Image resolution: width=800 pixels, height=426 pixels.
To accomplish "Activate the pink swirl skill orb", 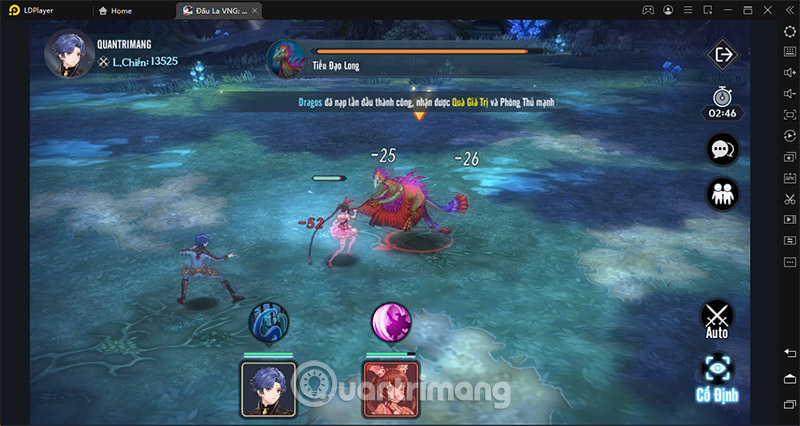I will coord(391,322).
